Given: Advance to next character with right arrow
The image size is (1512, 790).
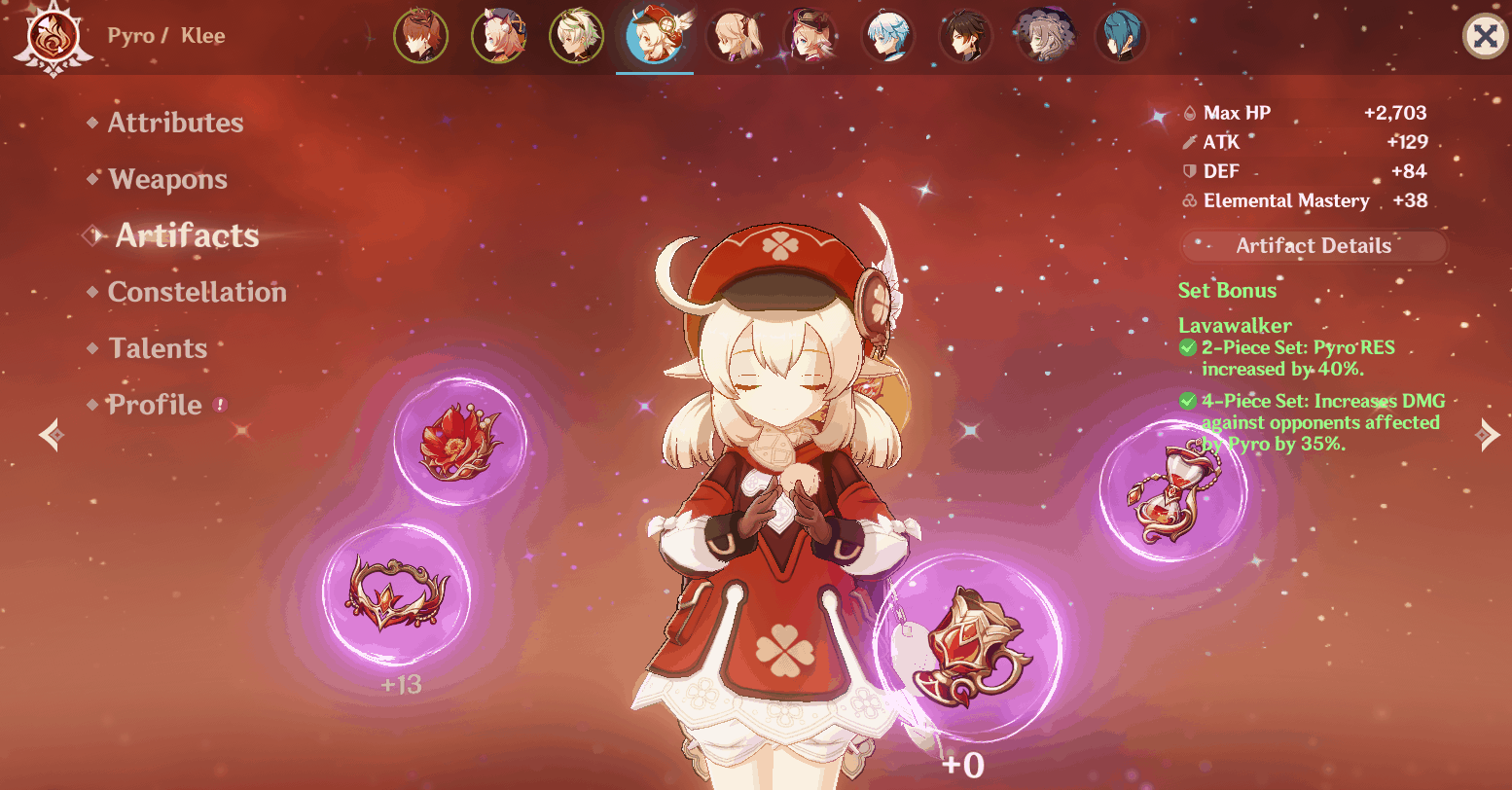Looking at the screenshot, I should click(1488, 435).
